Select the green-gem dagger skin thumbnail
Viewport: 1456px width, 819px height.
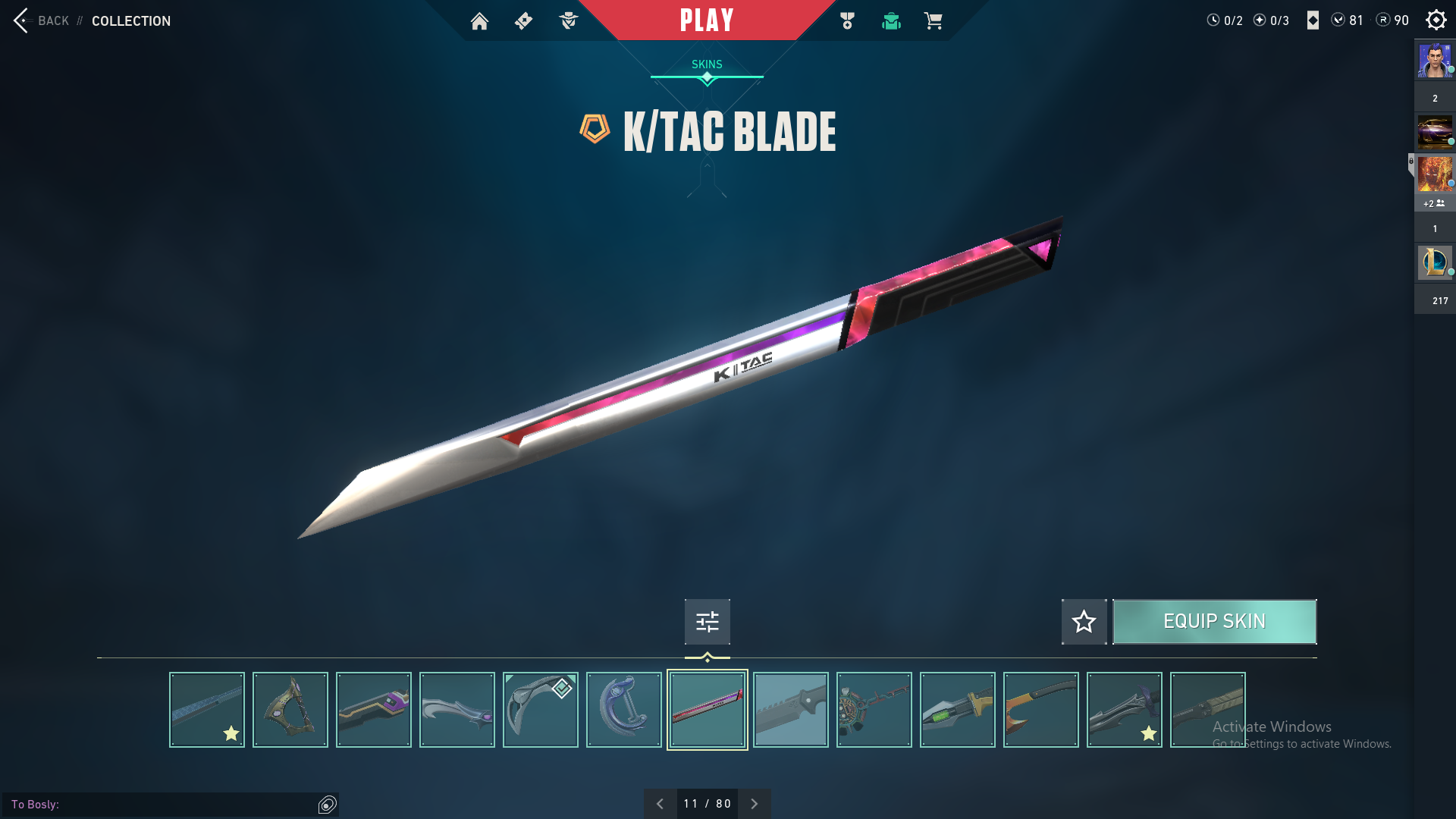click(x=958, y=710)
